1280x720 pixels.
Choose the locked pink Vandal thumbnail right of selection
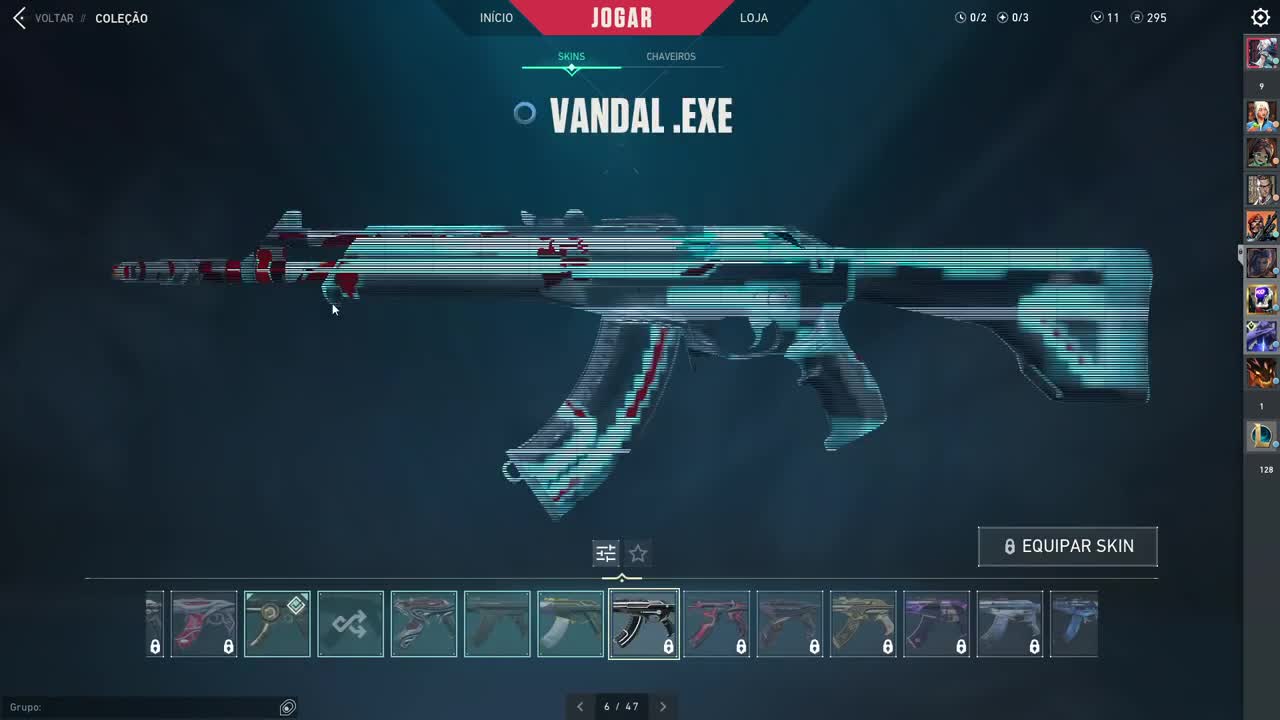(x=716, y=624)
